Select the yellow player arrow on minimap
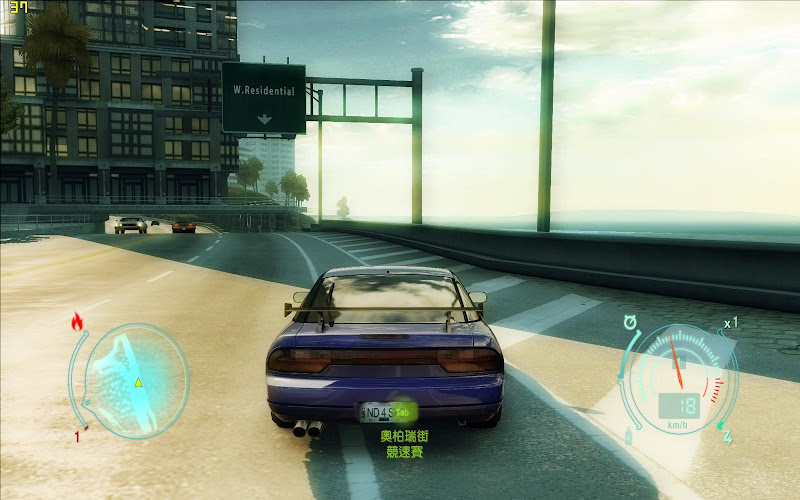The image size is (800, 500). 138,383
